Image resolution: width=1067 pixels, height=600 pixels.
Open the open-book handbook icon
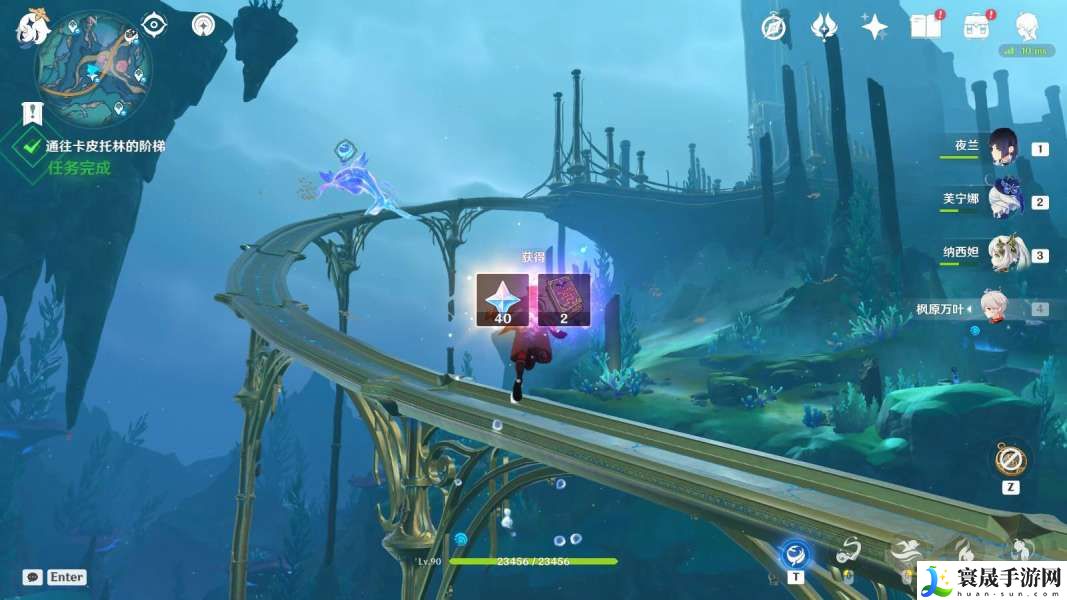click(925, 27)
